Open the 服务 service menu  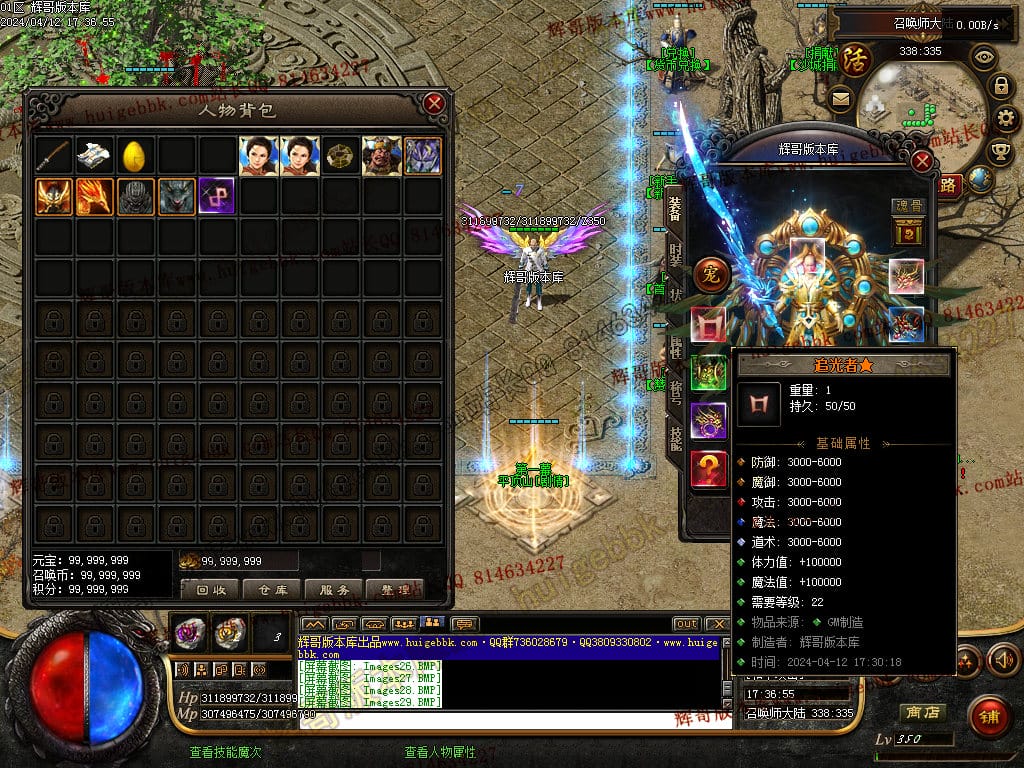334,589
